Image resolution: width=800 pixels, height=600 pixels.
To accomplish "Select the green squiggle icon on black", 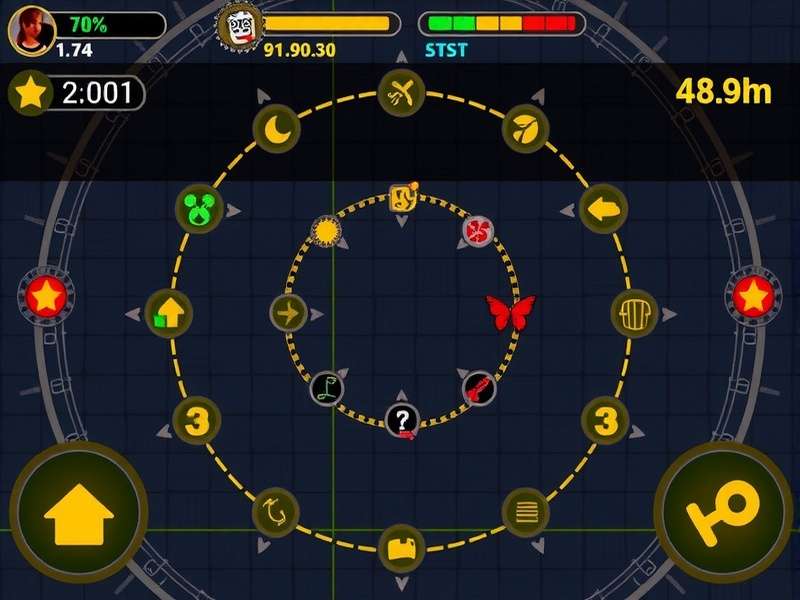I will pos(327,388).
